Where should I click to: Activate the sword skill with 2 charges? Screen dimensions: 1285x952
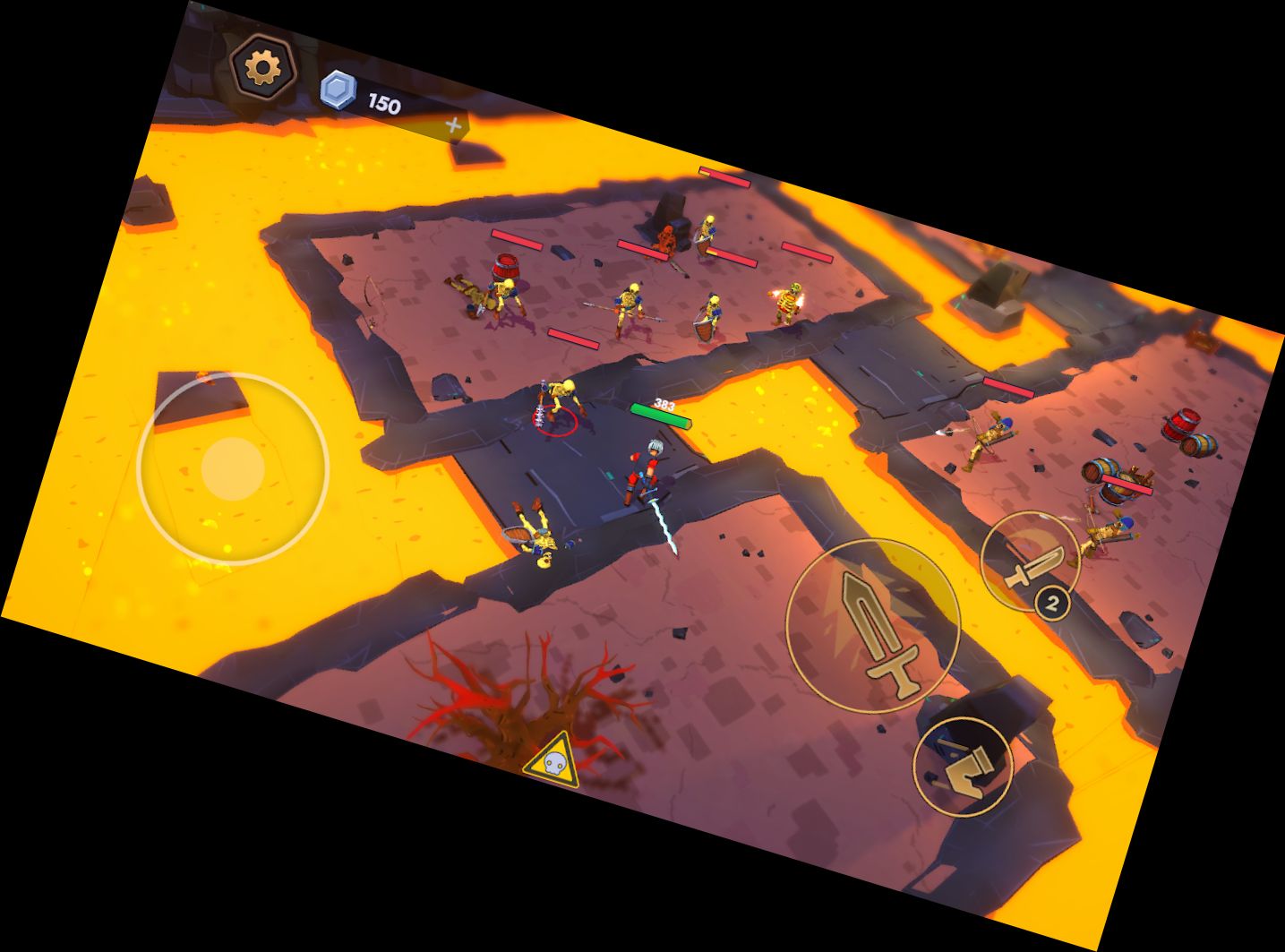1030,562
